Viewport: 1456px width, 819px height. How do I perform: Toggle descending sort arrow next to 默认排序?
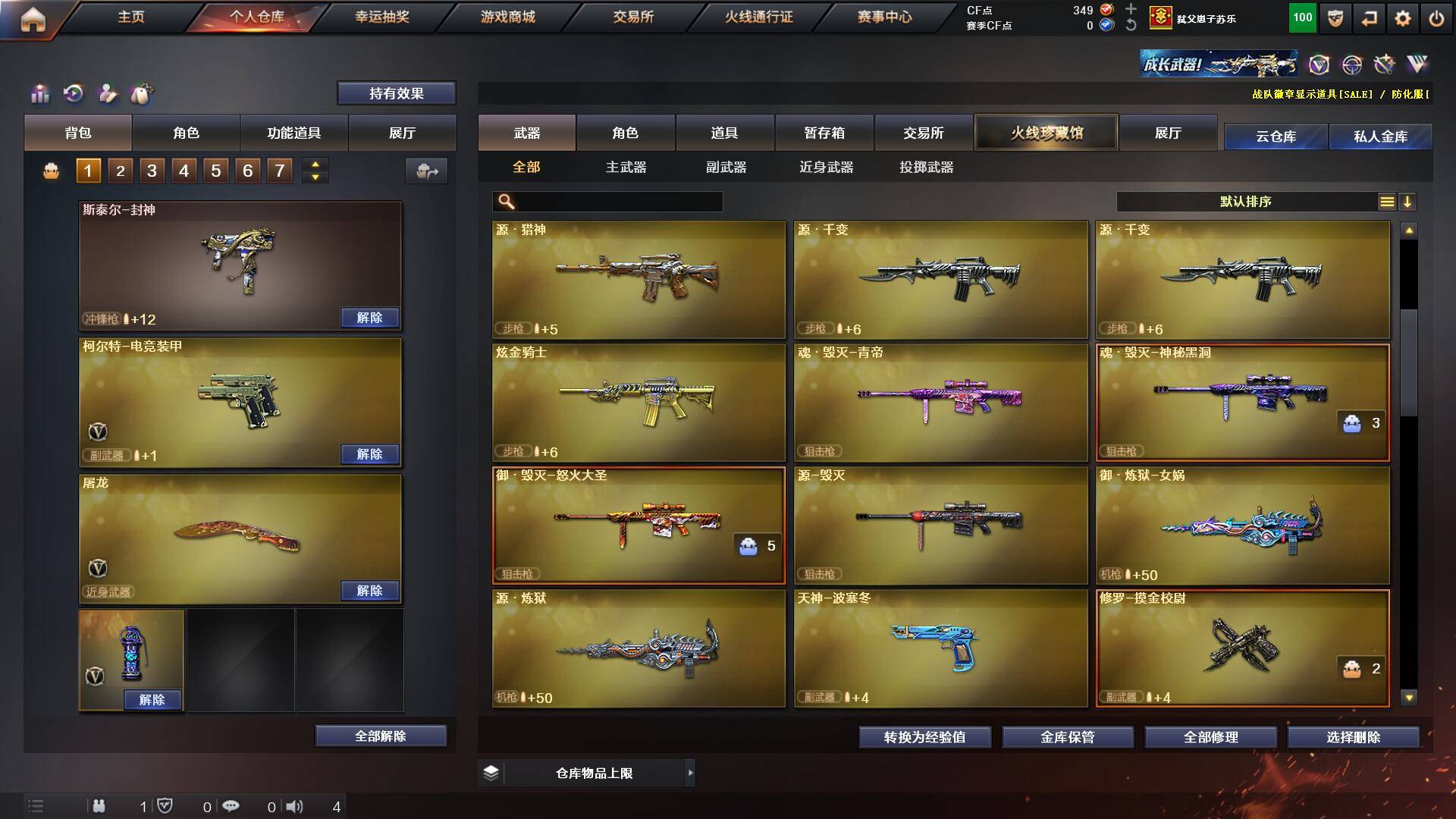[x=1409, y=202]
